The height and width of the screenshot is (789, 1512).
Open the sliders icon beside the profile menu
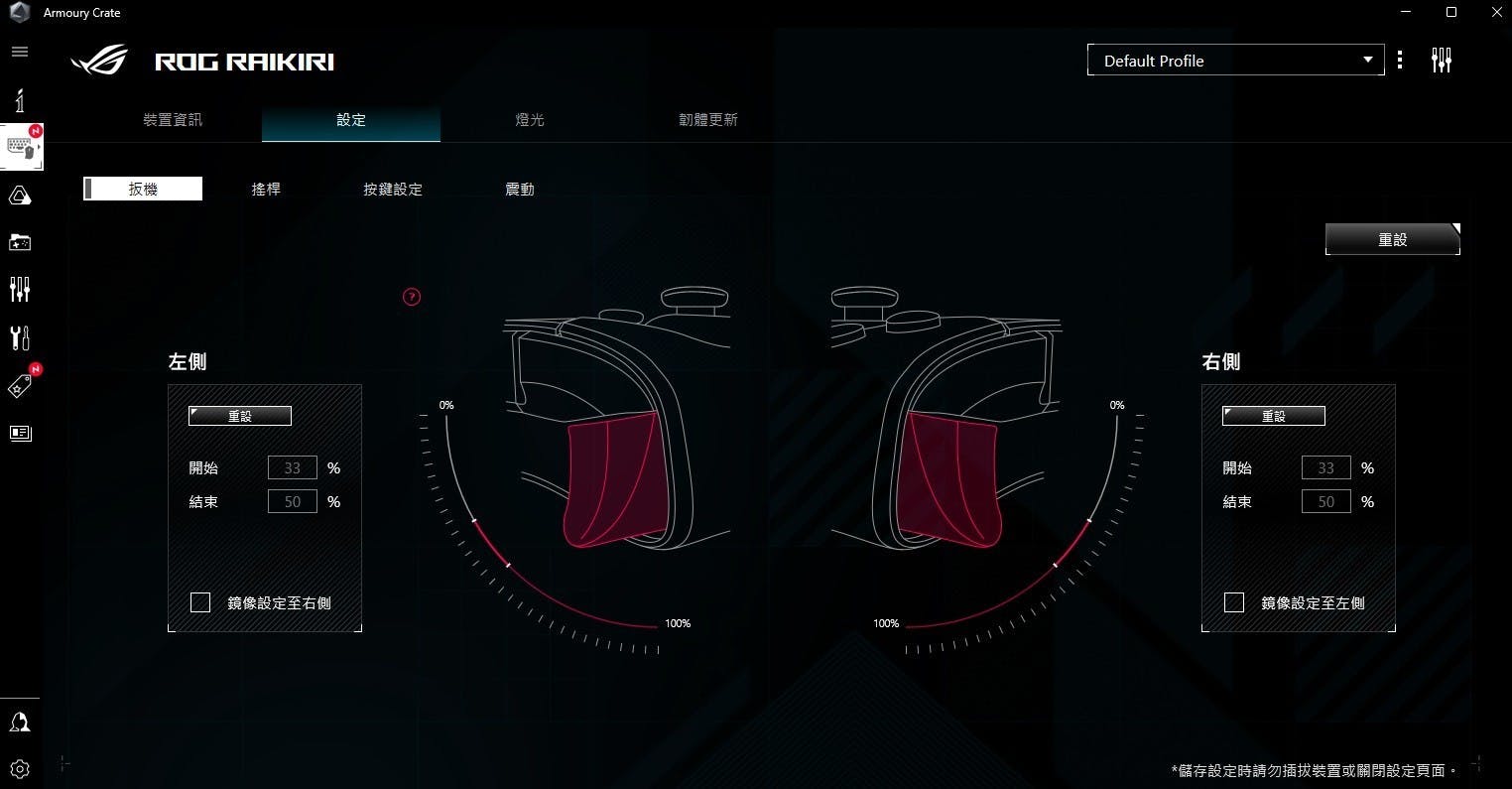1442,61
